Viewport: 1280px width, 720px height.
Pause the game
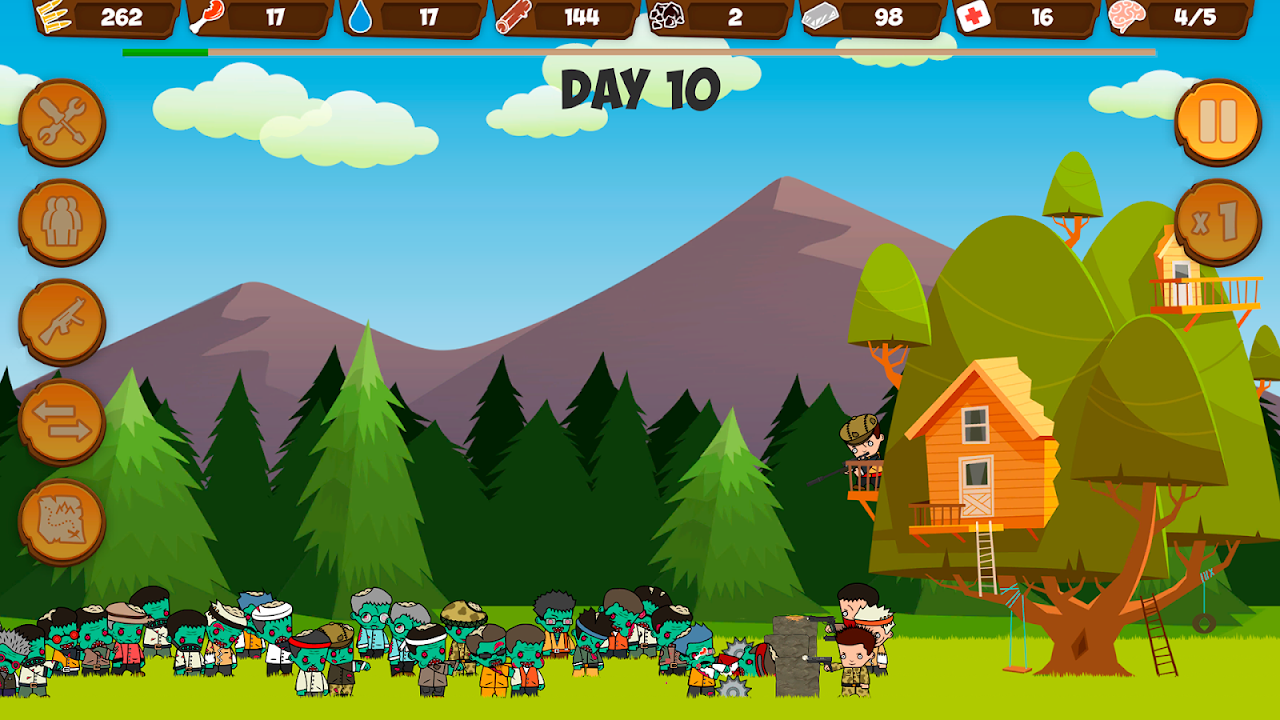(1217, 122)
